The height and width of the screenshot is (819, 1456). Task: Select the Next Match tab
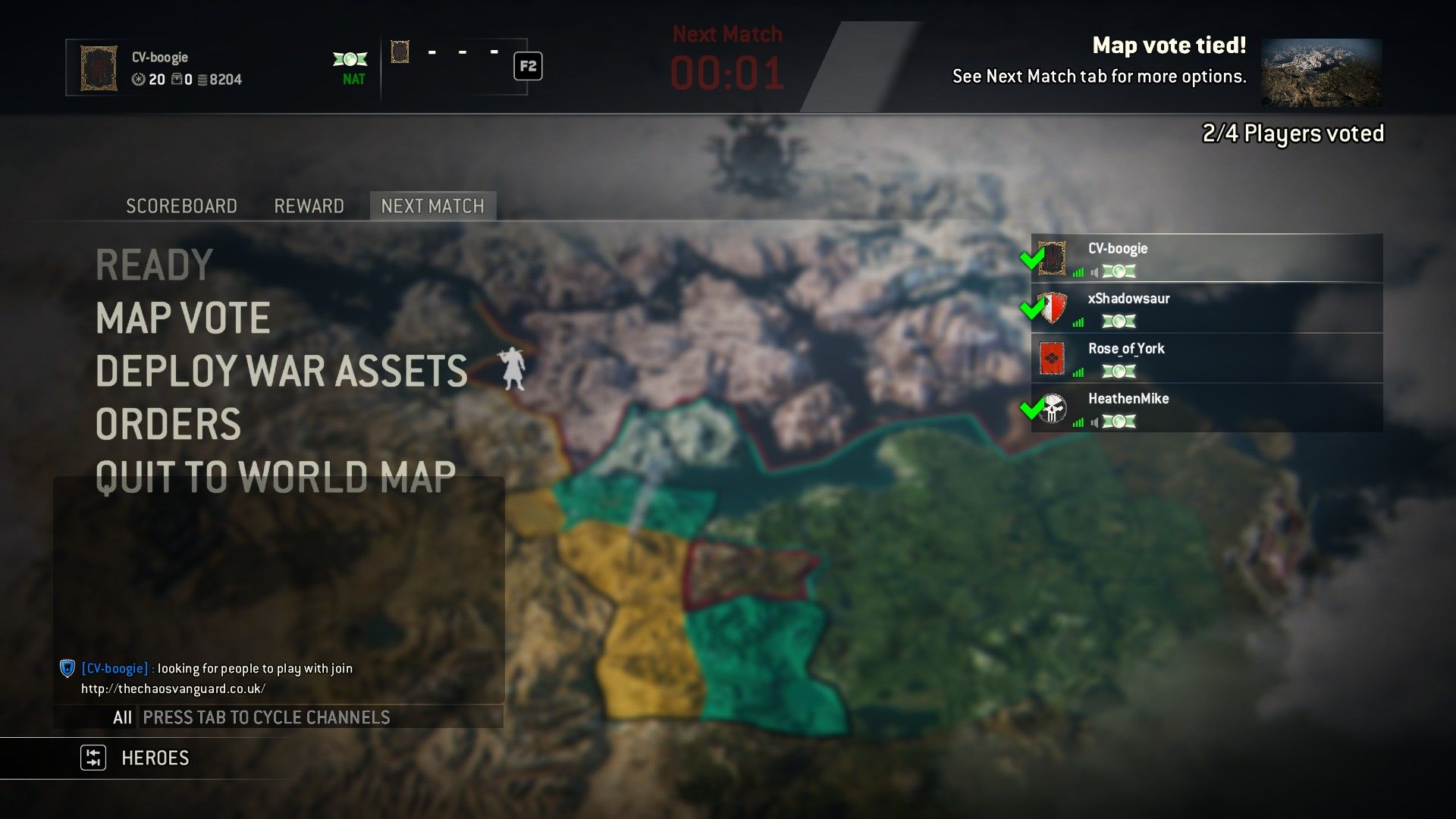[432, 206]
